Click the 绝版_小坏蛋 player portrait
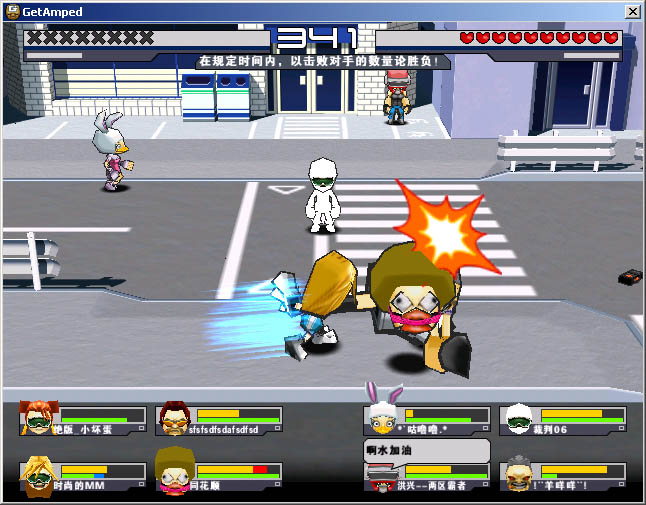 pyautogui.click(x=38, y=419)
